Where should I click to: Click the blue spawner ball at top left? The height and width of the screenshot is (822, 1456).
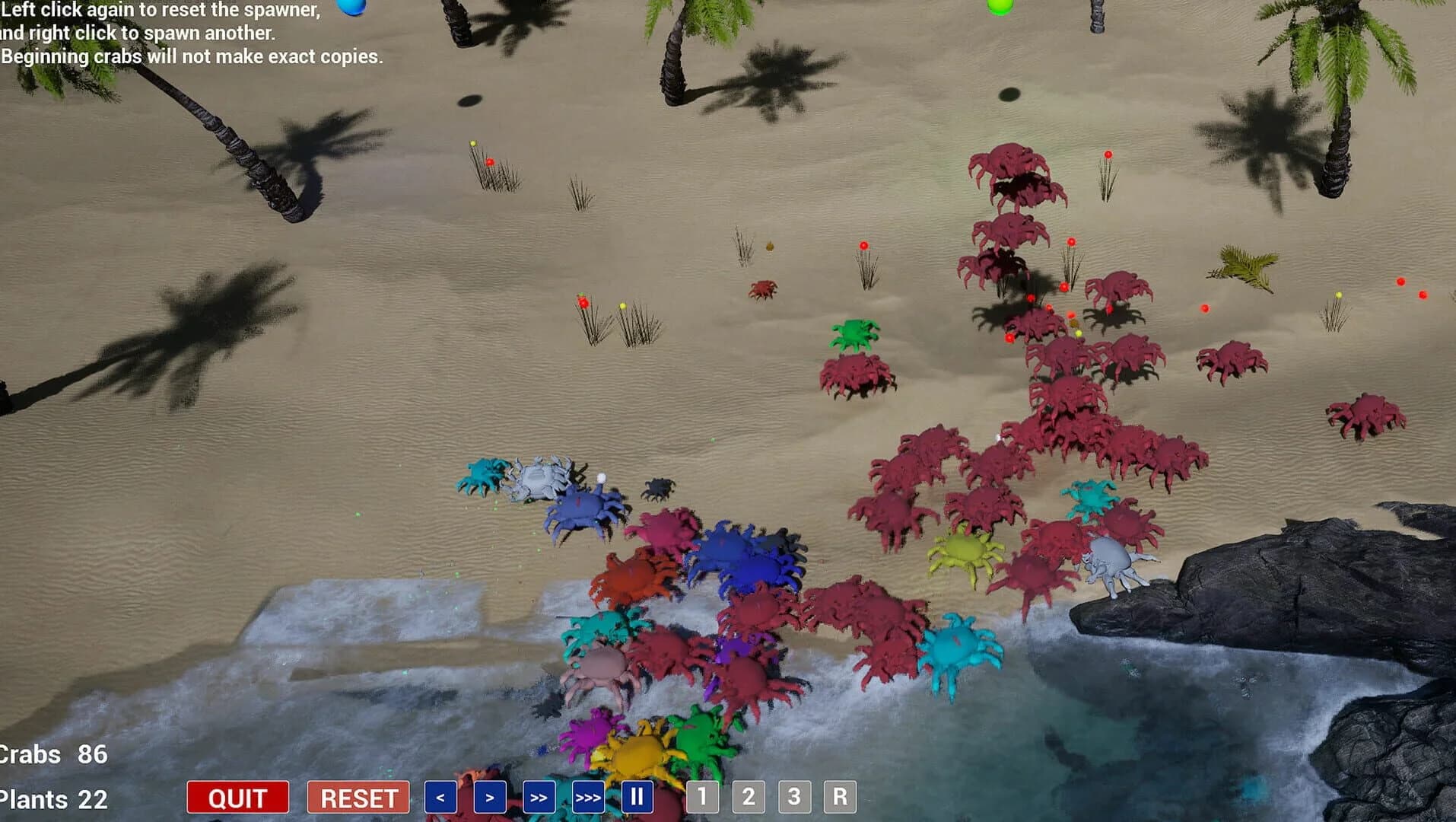[x=351, y=8]
